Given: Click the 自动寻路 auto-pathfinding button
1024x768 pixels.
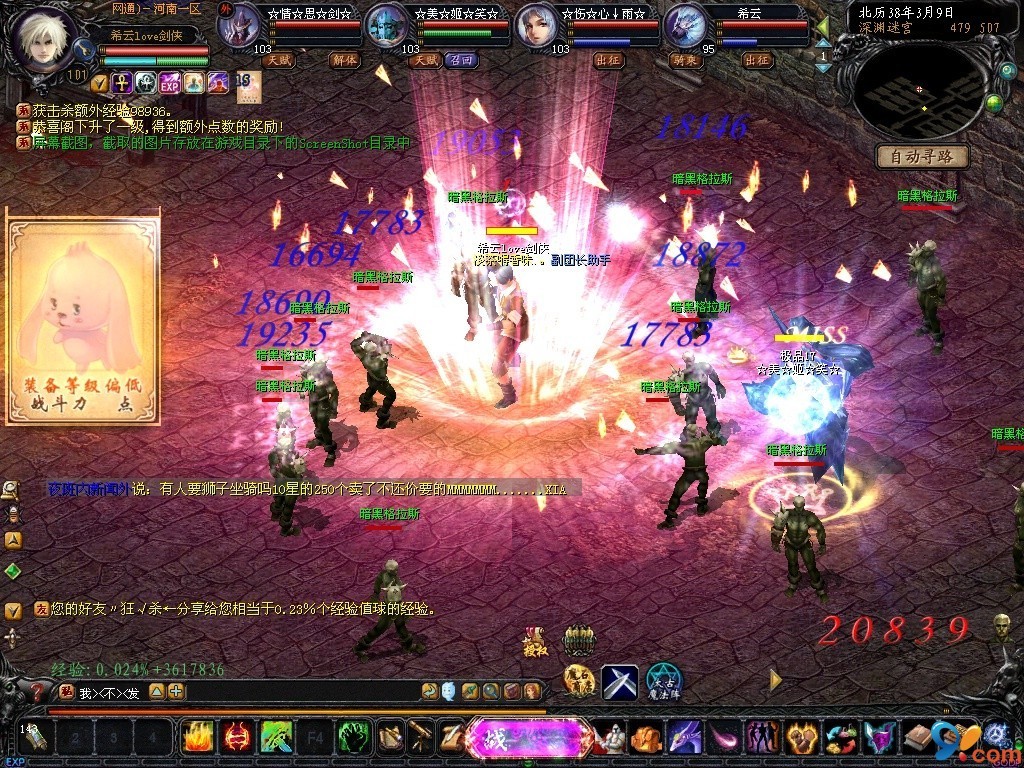Looking at the screenshot, I should (x=922, y=156).
